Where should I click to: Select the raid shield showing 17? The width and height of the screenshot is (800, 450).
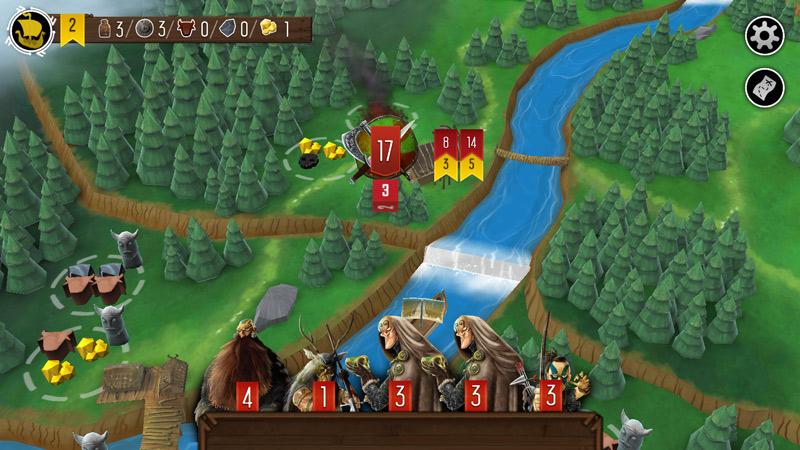[x=386, y=151]
